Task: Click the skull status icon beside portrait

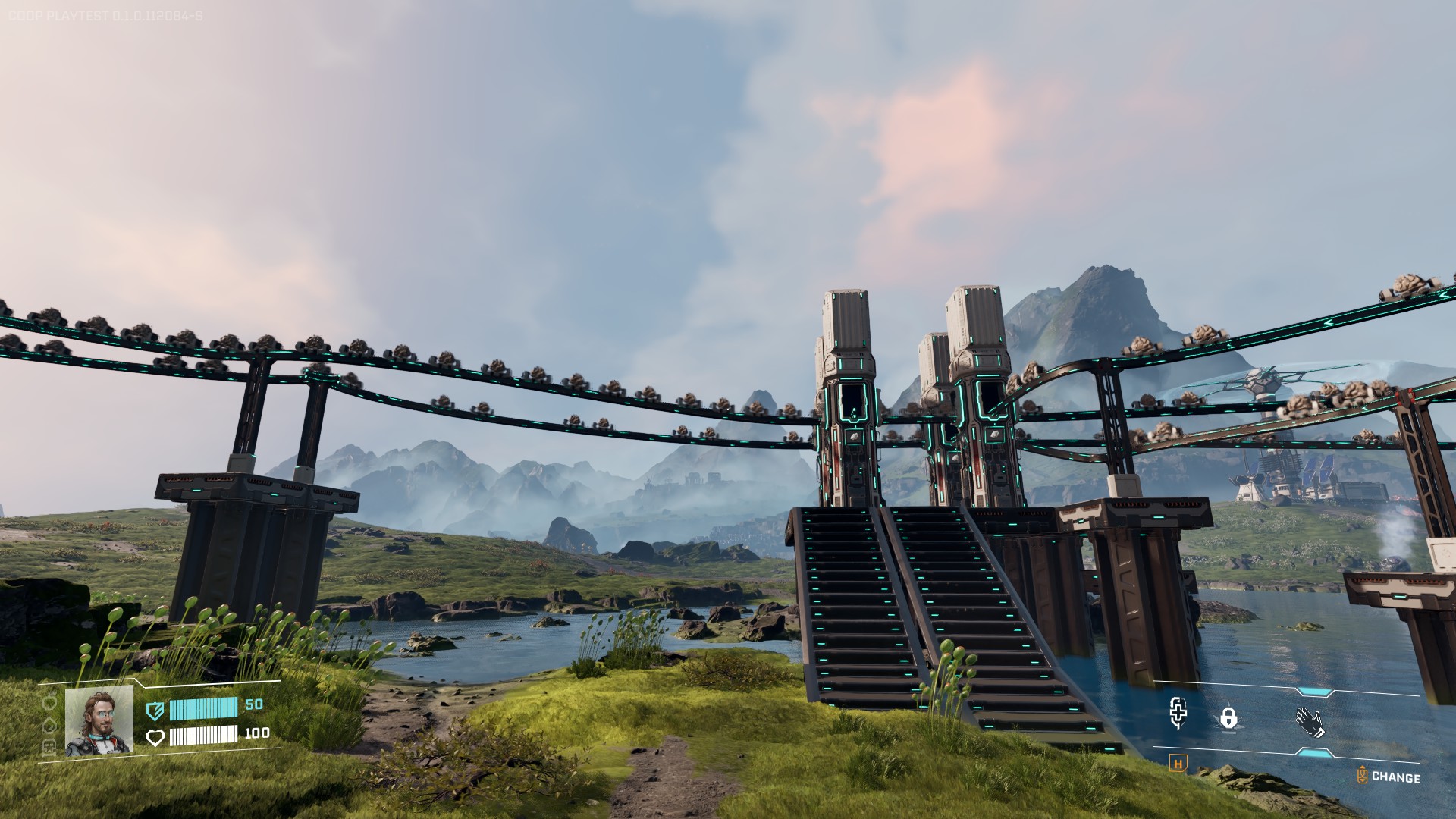Action: [x=50, y=744]
